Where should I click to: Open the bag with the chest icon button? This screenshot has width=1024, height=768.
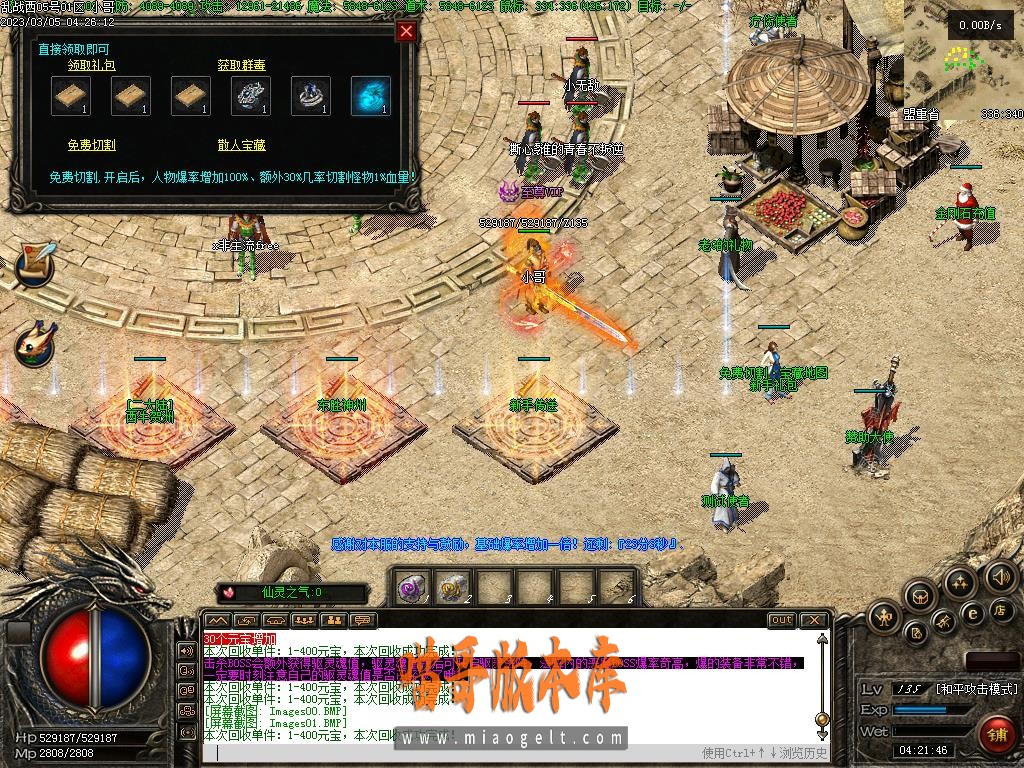[x=920, y=596]
